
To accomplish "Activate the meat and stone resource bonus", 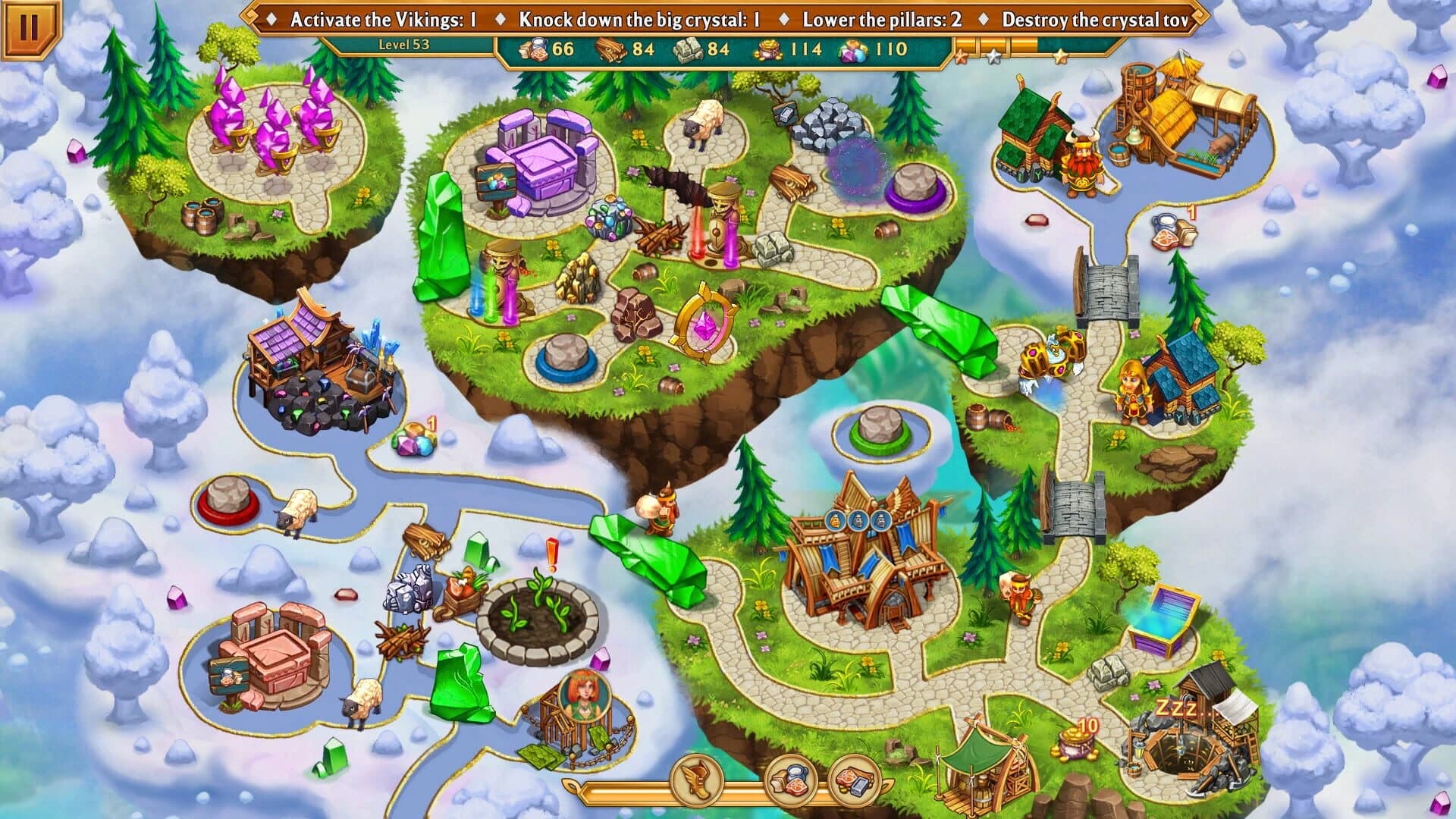I will pos(852,786).
